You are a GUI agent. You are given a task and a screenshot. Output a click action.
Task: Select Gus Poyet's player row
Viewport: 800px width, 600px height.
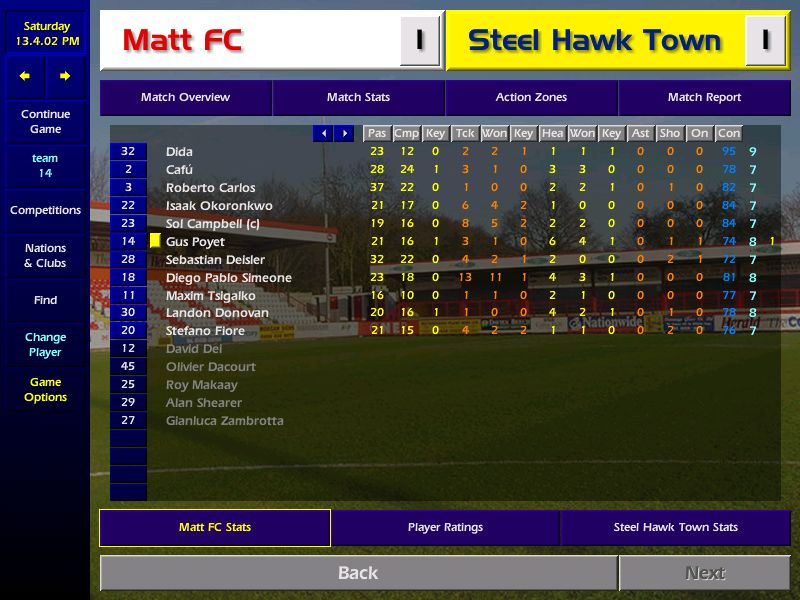(195, 242)
